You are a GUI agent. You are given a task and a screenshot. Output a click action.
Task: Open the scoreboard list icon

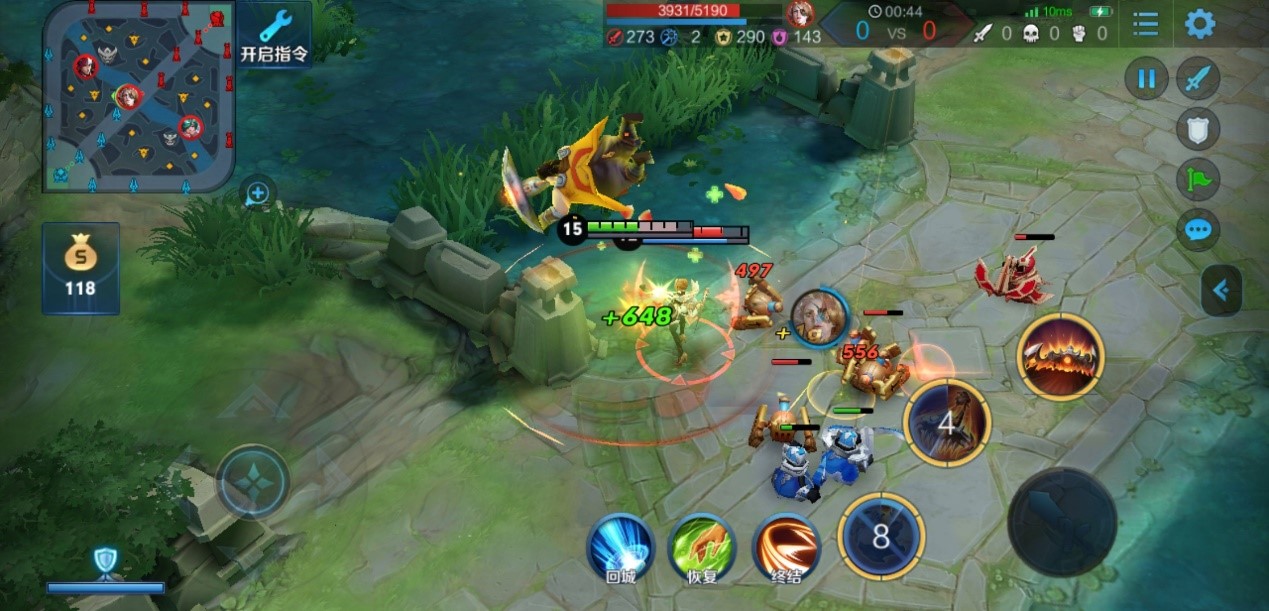pos(1145,24)
